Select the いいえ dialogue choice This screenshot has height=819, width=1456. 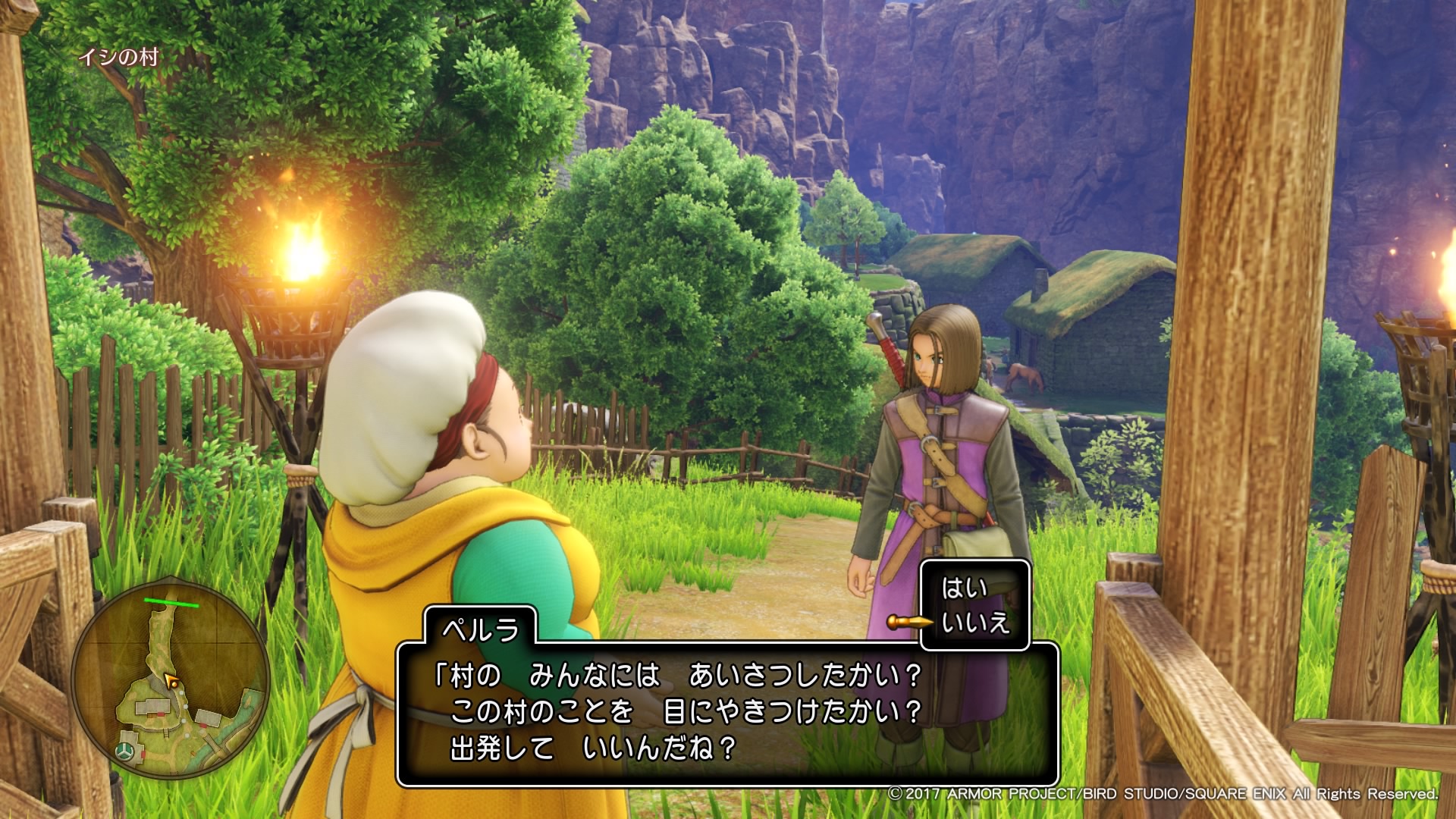pos(975,623)
